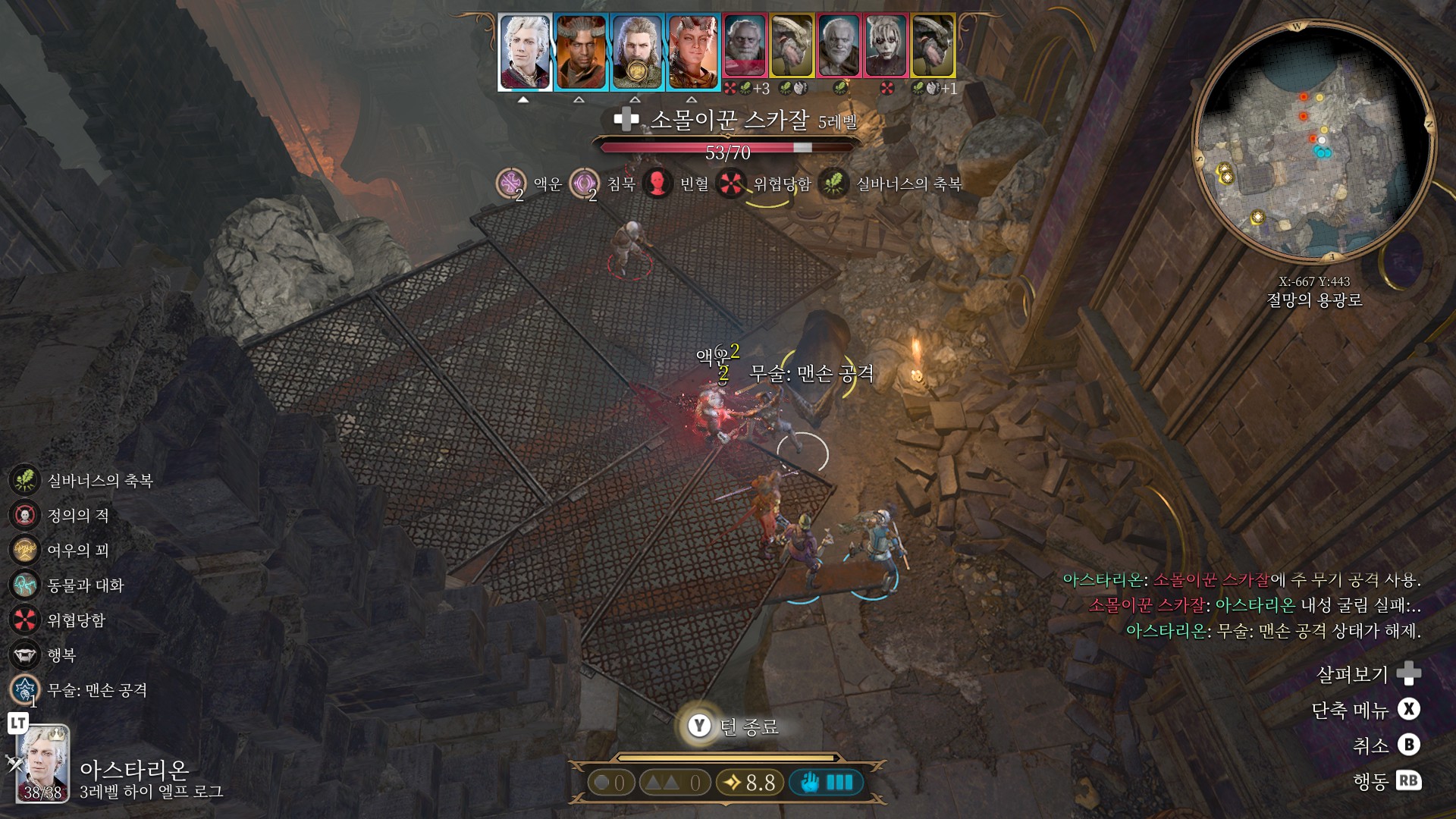Screen dimensions: 1456x819
Task: Inspect the 침묵 status icon on the target
Action: 584,184
